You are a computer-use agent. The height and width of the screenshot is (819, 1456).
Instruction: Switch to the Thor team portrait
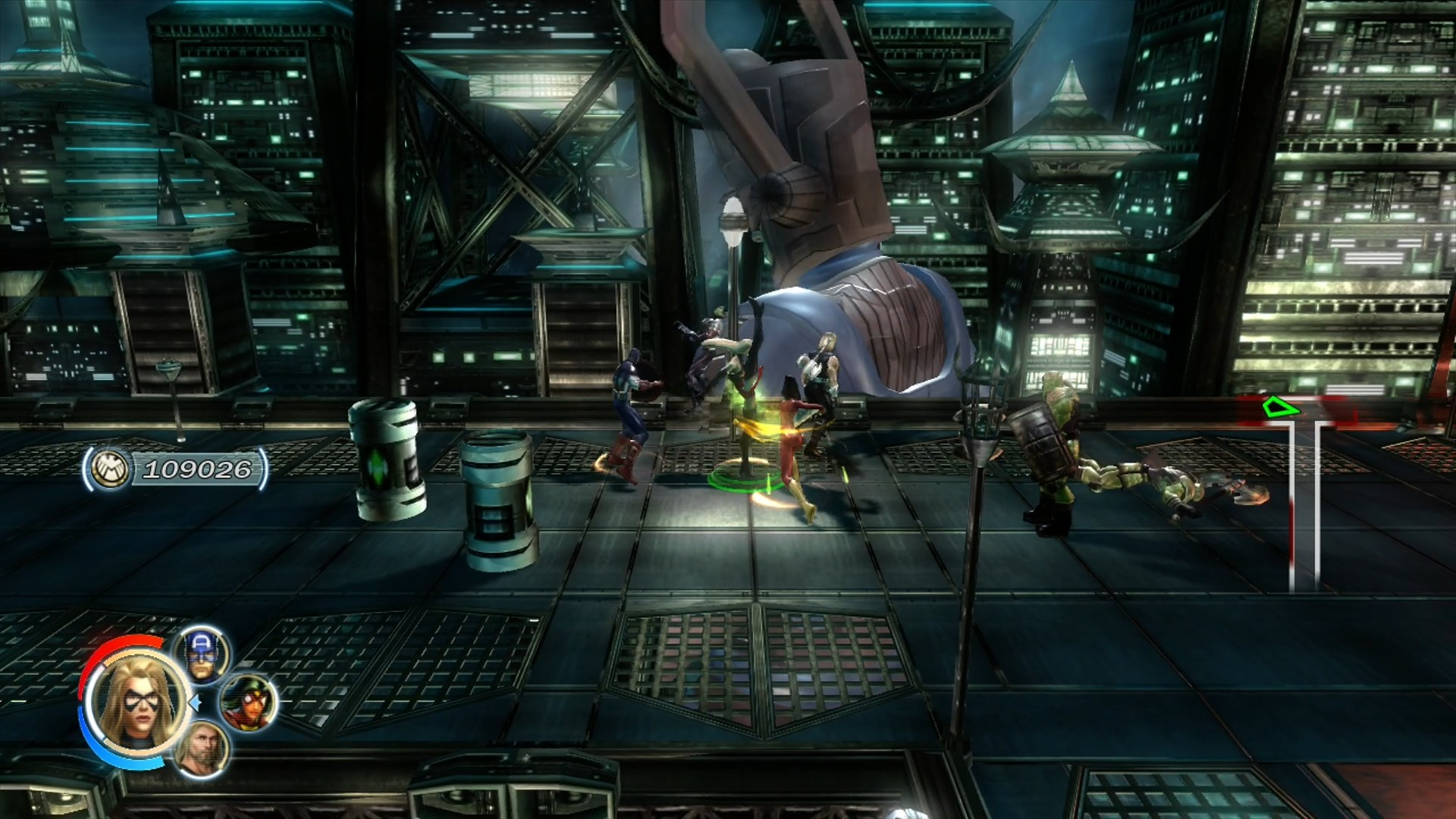201,749
